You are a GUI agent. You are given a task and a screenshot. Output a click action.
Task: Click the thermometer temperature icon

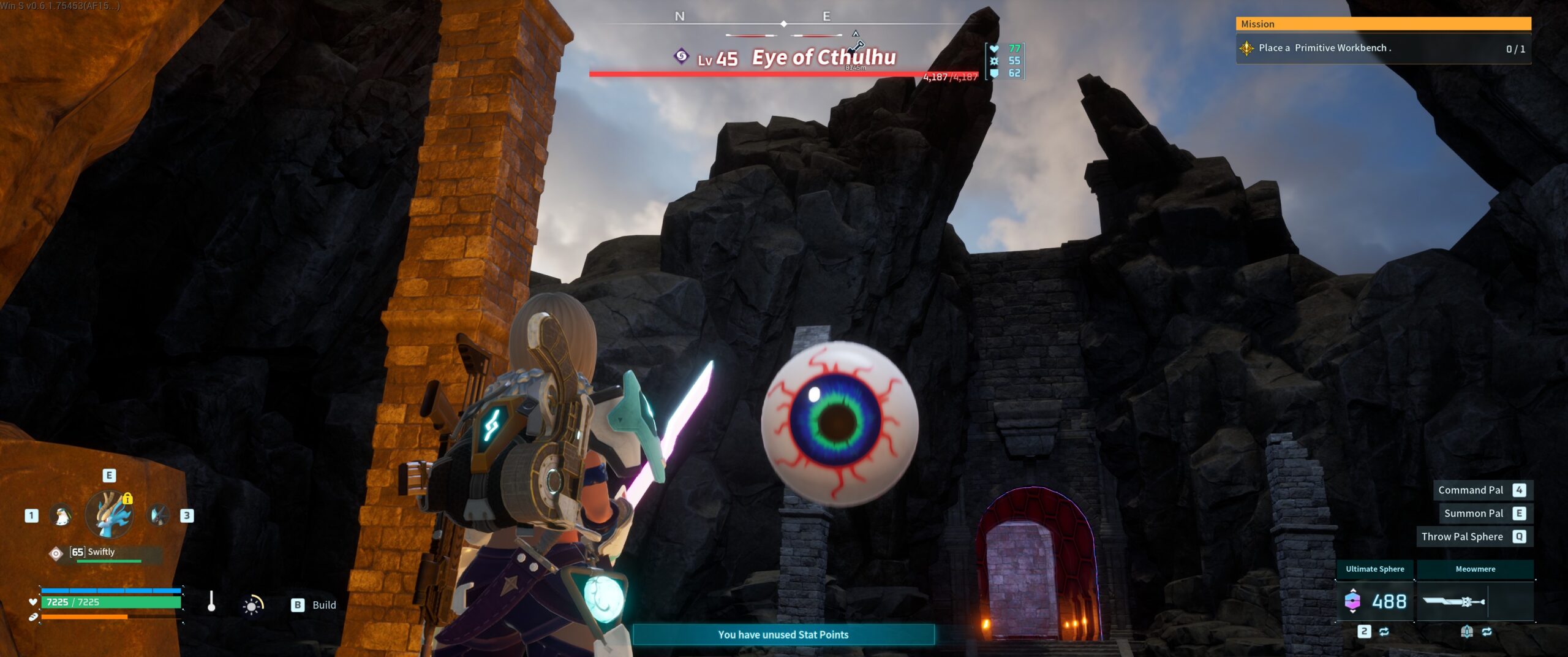point(211,602)
